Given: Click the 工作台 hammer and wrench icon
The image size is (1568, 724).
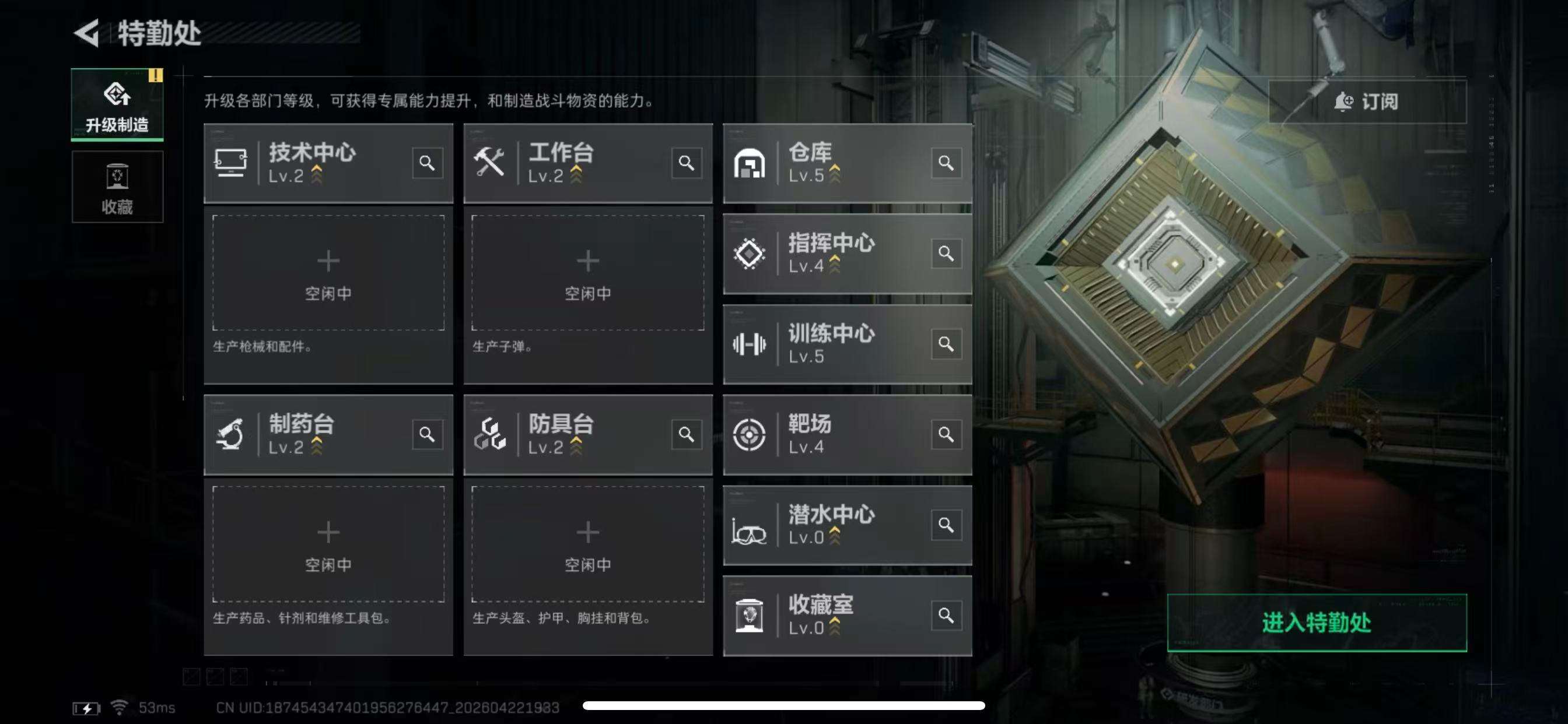Looking at the screenshot, I should pos(490,163).
